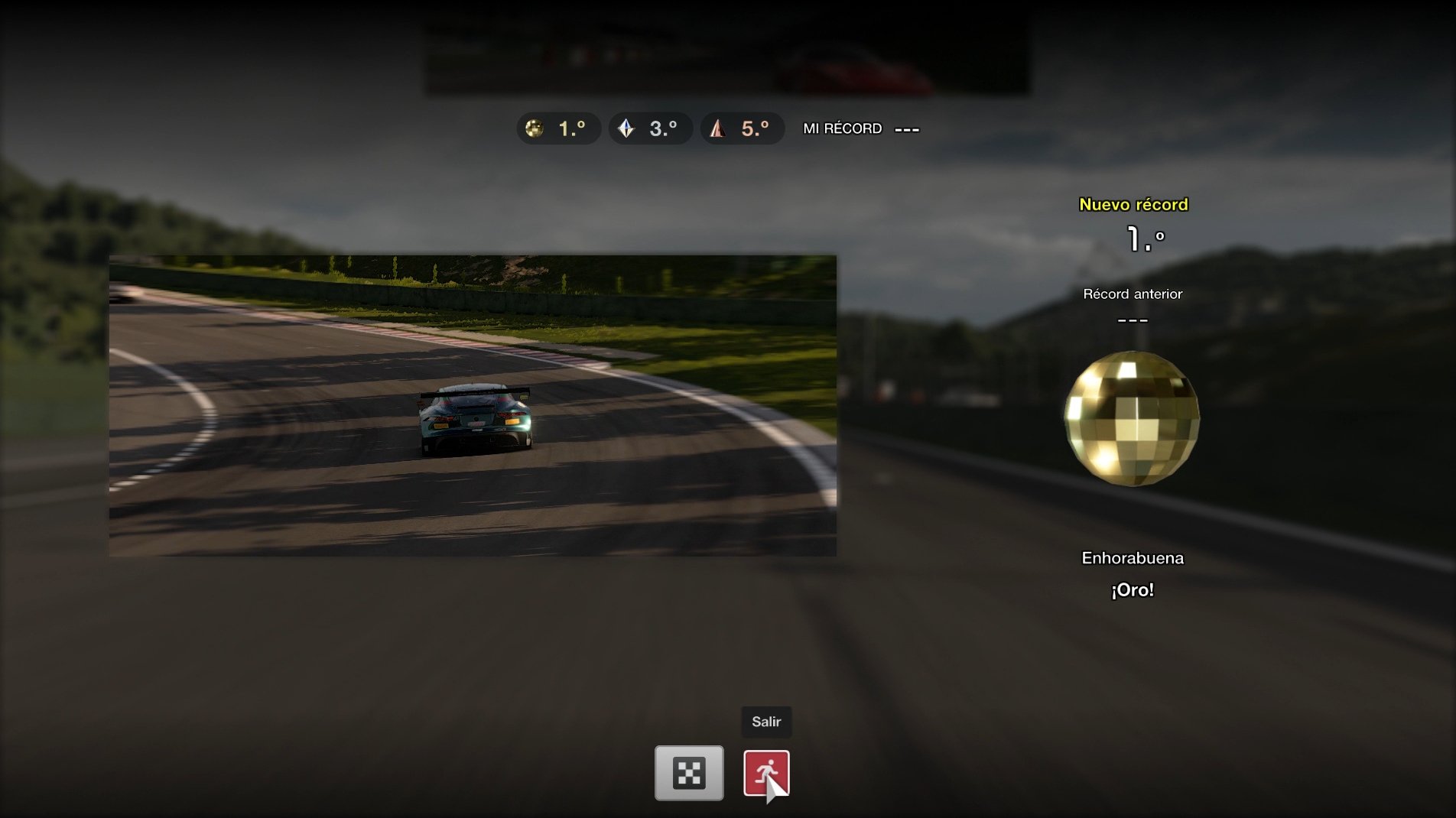Click the bronze cone icon beside 5.°
Screen dimensions: 1456x818
pyautogui.click(x=717, y=128)
